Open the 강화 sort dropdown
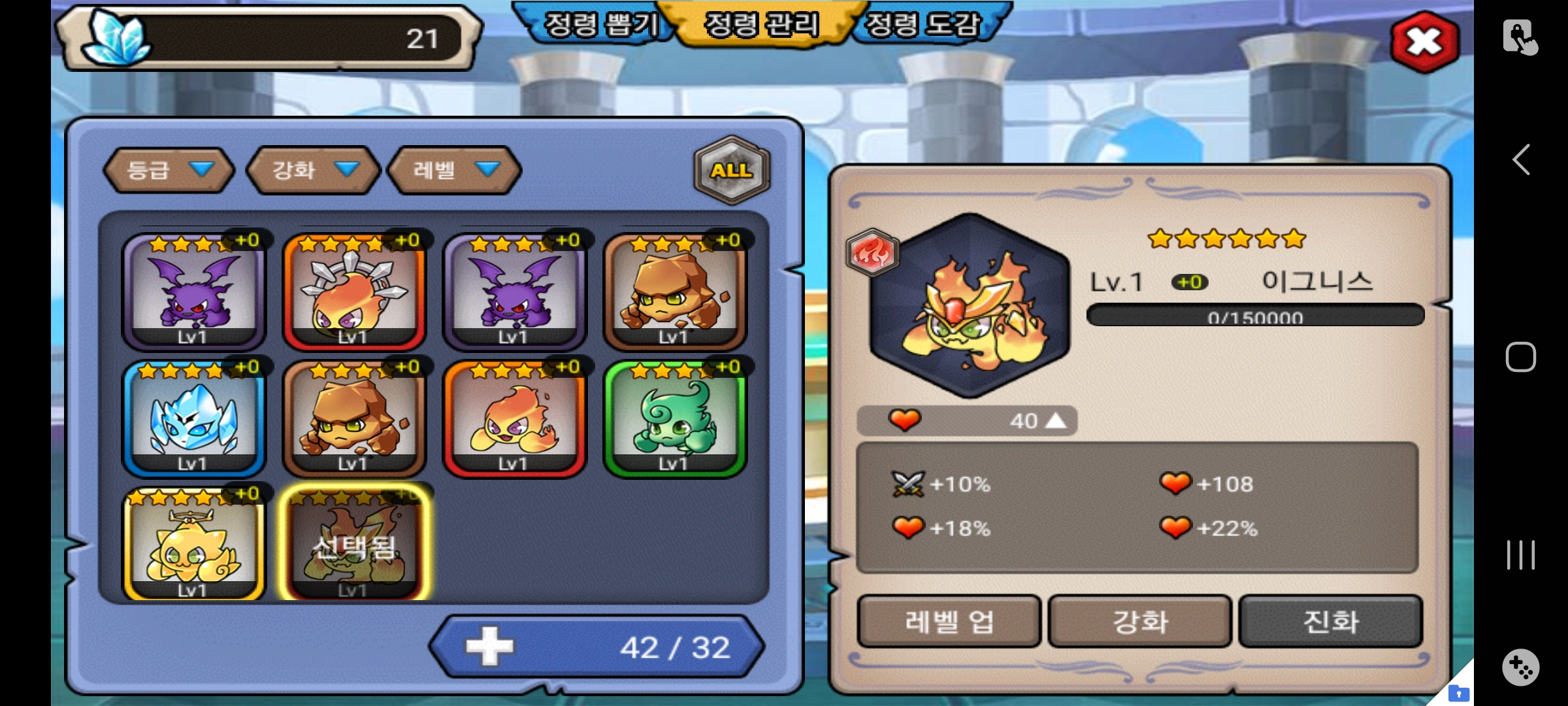 pos(314,170)
